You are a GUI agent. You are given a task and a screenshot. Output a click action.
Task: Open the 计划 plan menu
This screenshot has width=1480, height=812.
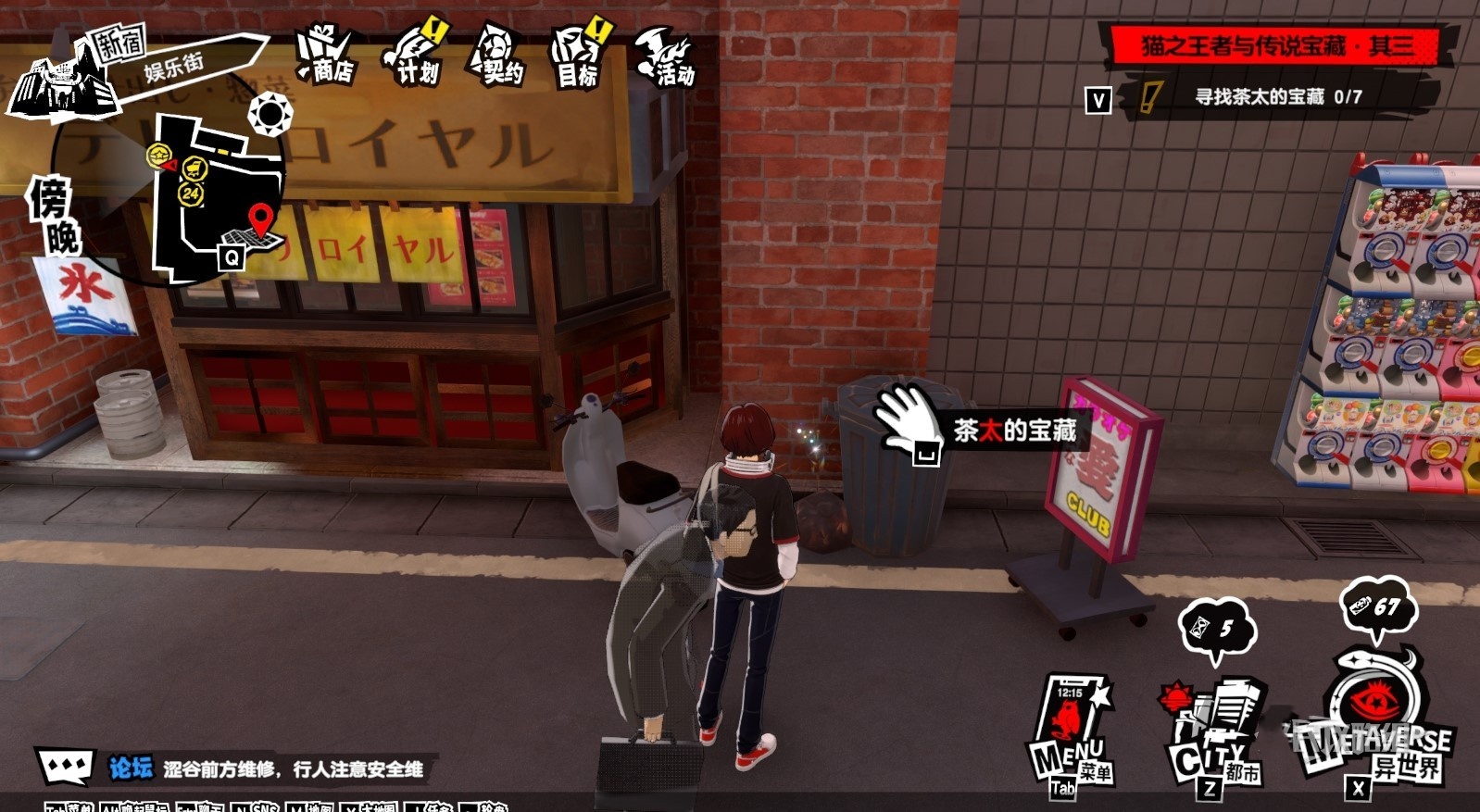[x=414, y=56]
